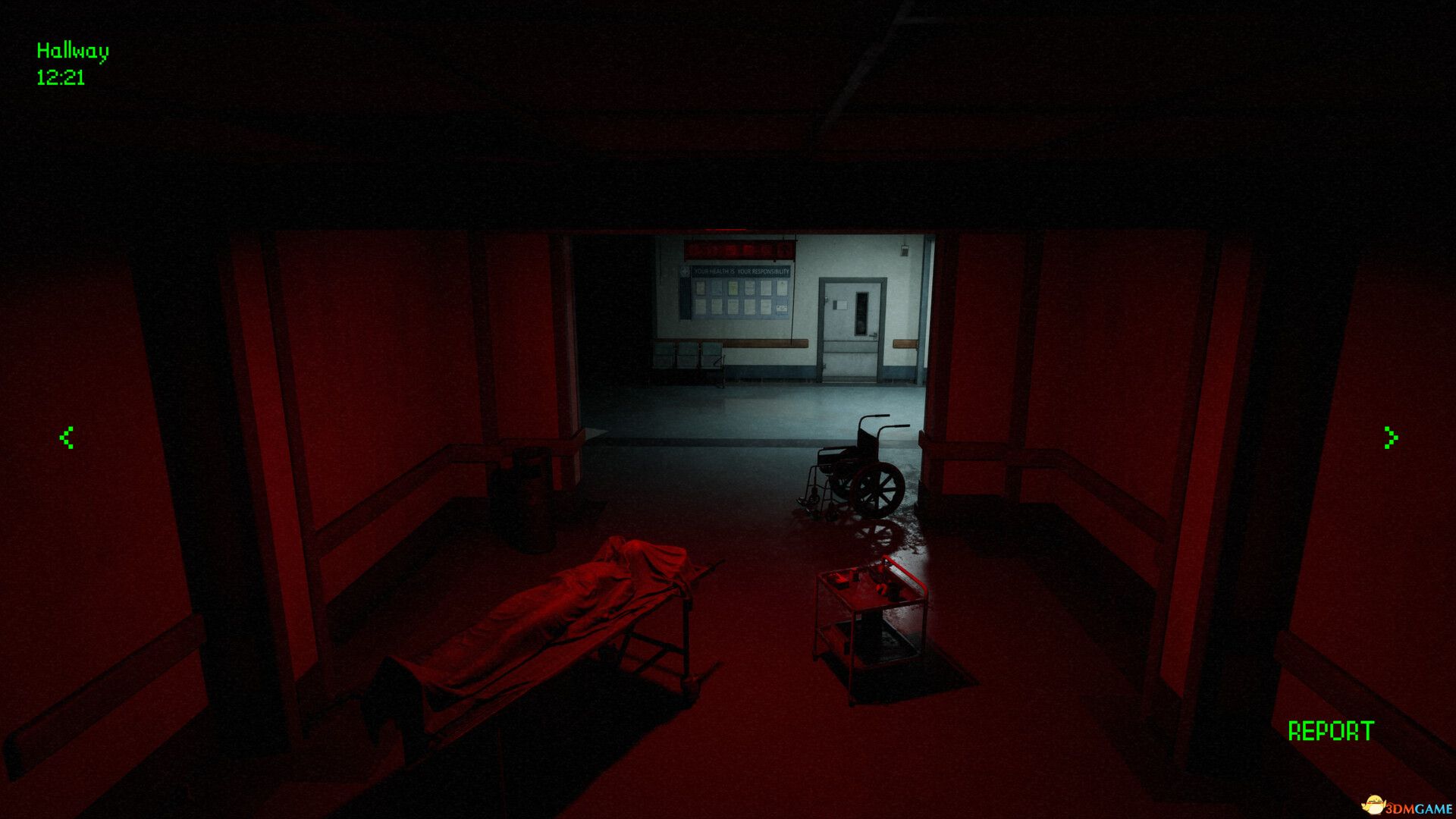1456x819 pixels.
Task: Go to the next camera with right arrow
Action: coord(1390,438)
